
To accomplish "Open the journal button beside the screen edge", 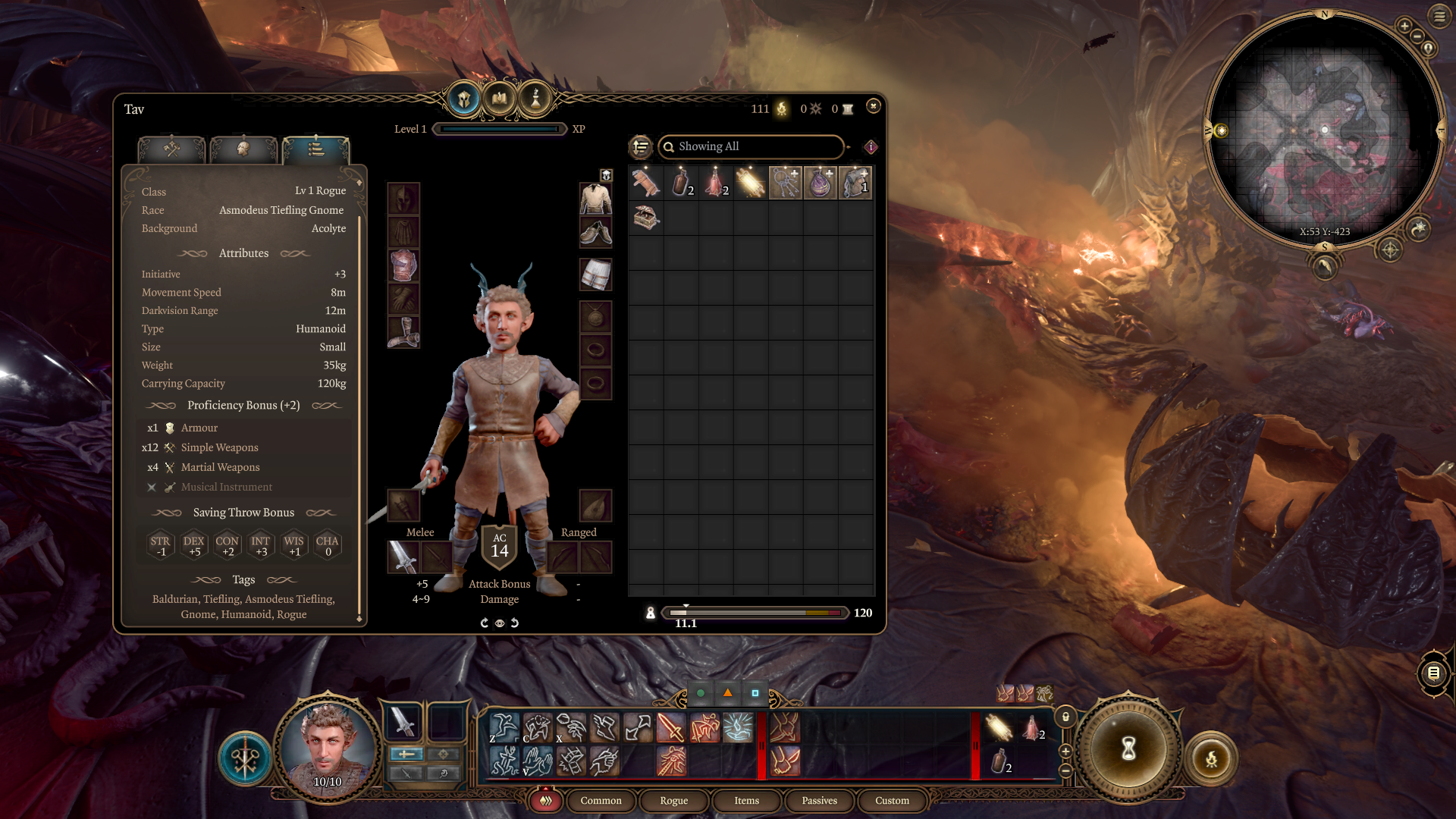I will click(x=1433, y=673).
